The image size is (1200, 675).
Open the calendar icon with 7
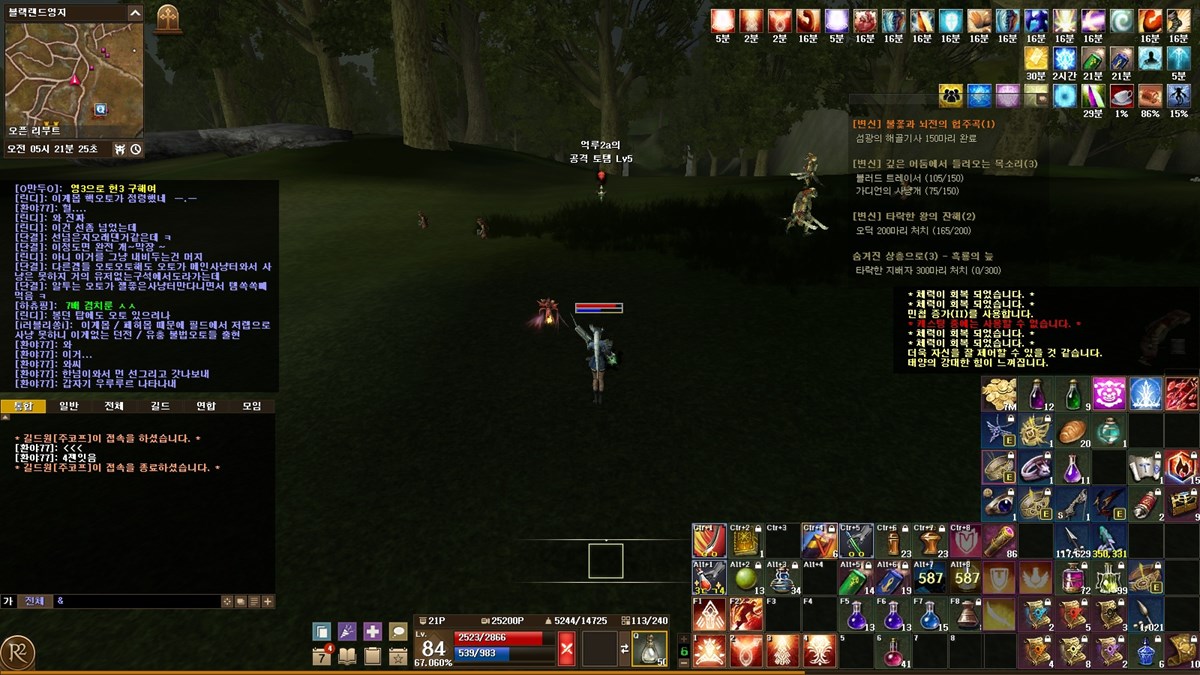[322, 656]
